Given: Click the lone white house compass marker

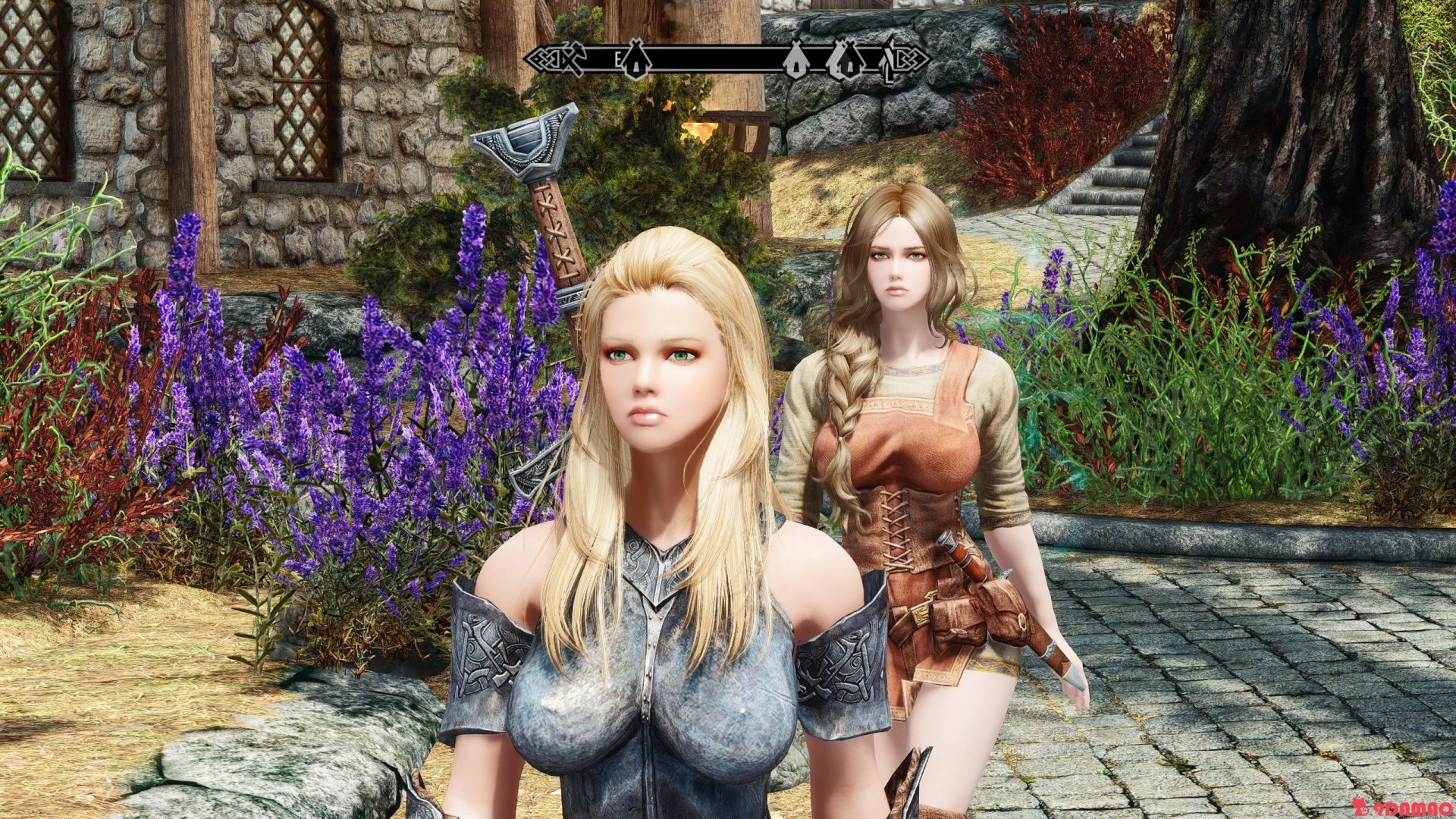Looking at the screenshot, I should point(794,61).
